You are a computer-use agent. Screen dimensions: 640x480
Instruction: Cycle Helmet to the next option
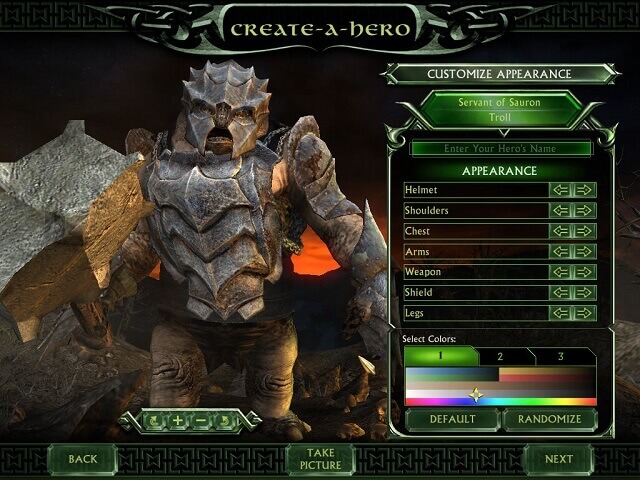tap(585, 190)
